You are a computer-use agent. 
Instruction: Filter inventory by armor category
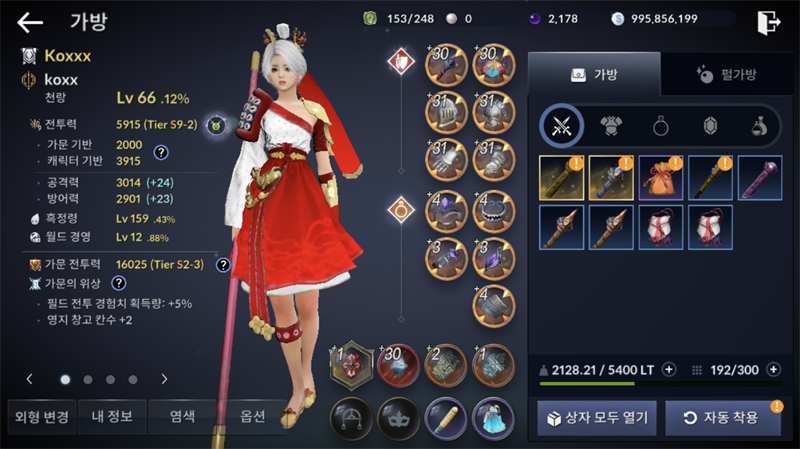point(611,126)
